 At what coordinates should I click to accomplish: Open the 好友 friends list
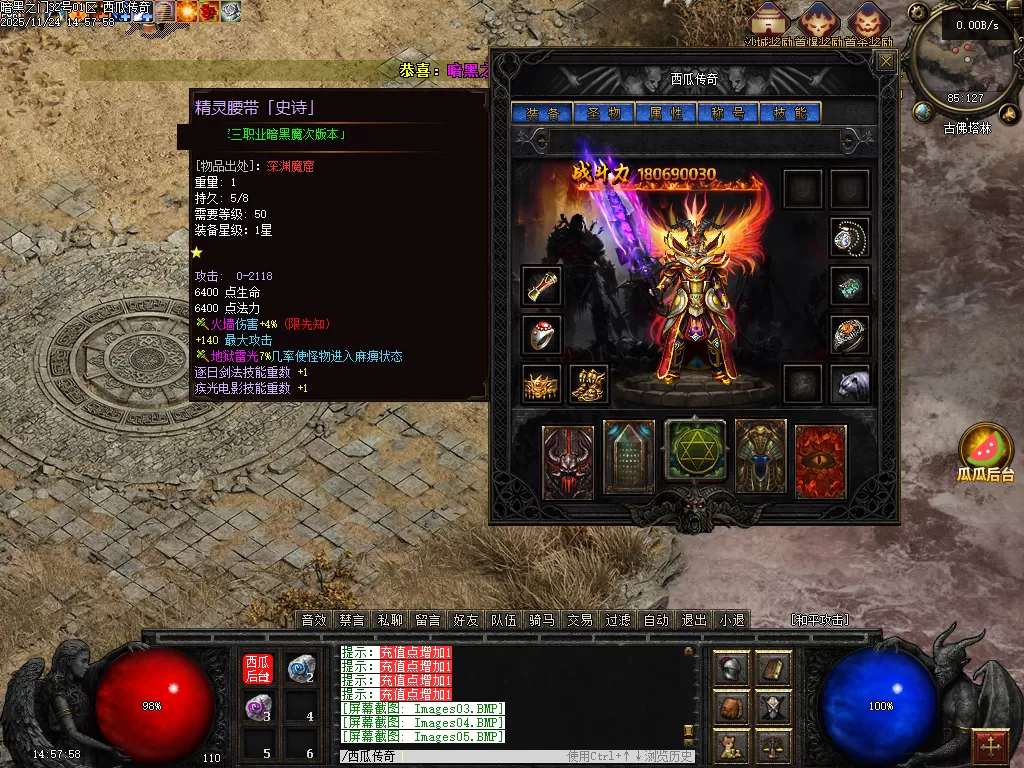tap(466, 620)
